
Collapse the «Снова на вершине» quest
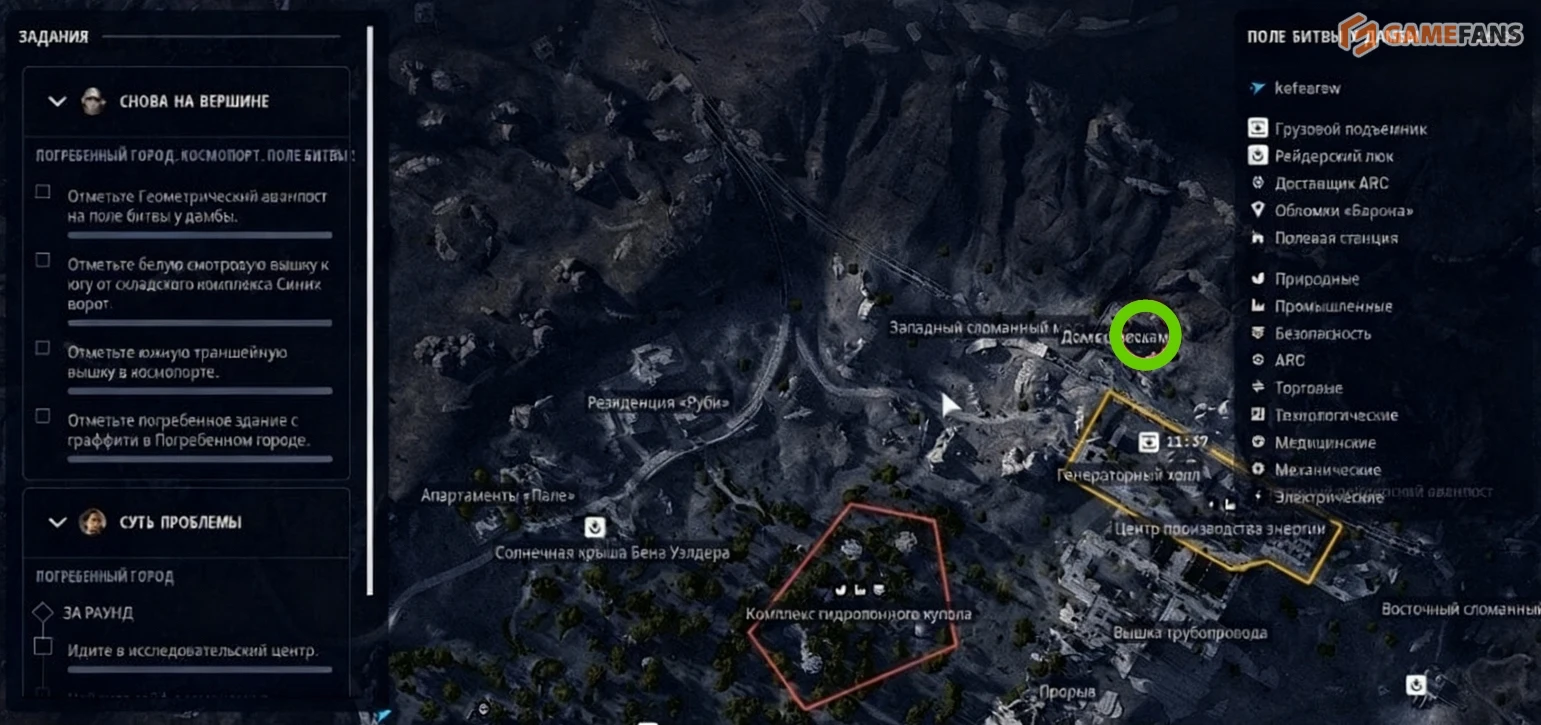tap(58, 101)
